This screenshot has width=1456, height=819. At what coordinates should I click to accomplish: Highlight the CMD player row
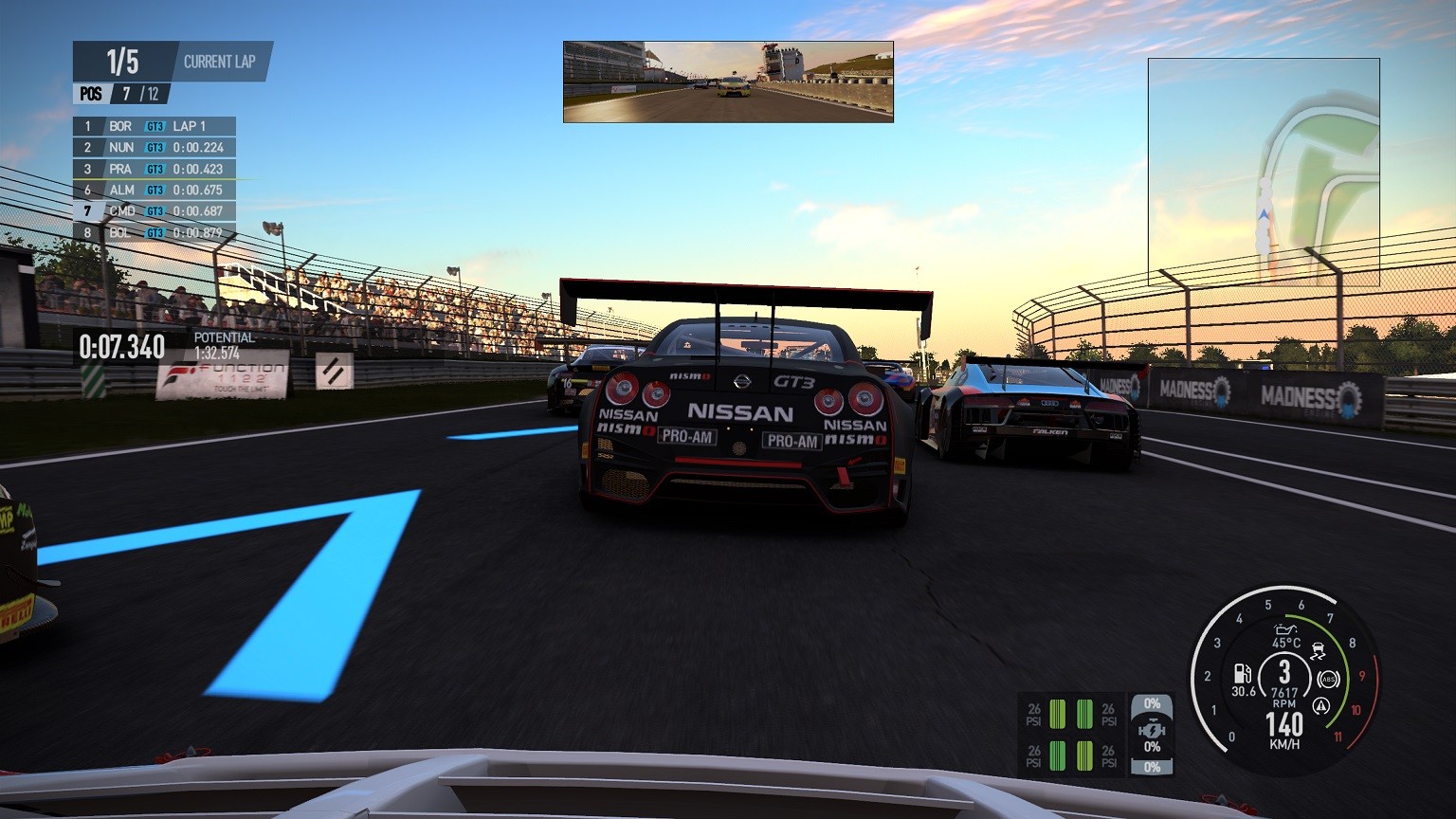coord(154,211)
